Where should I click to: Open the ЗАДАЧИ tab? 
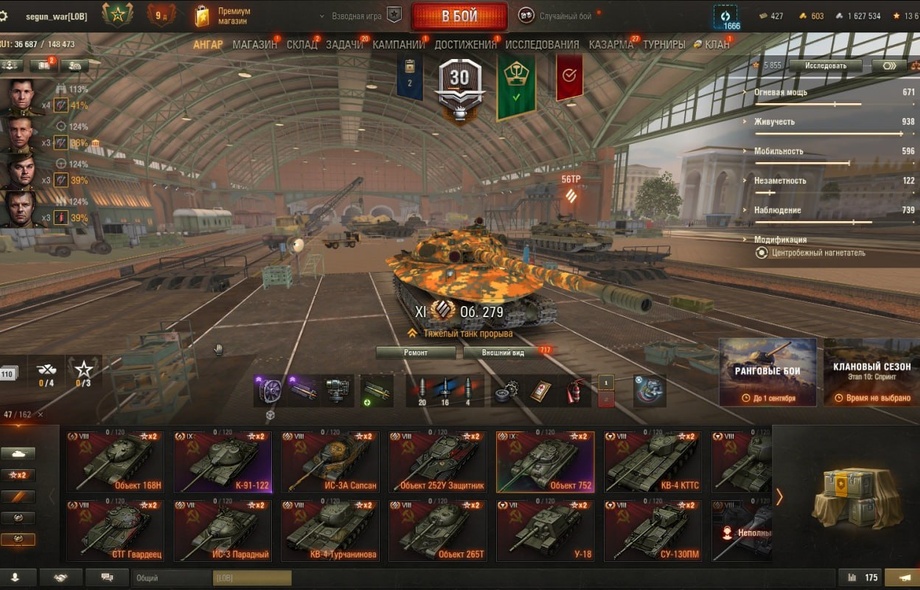345,45
